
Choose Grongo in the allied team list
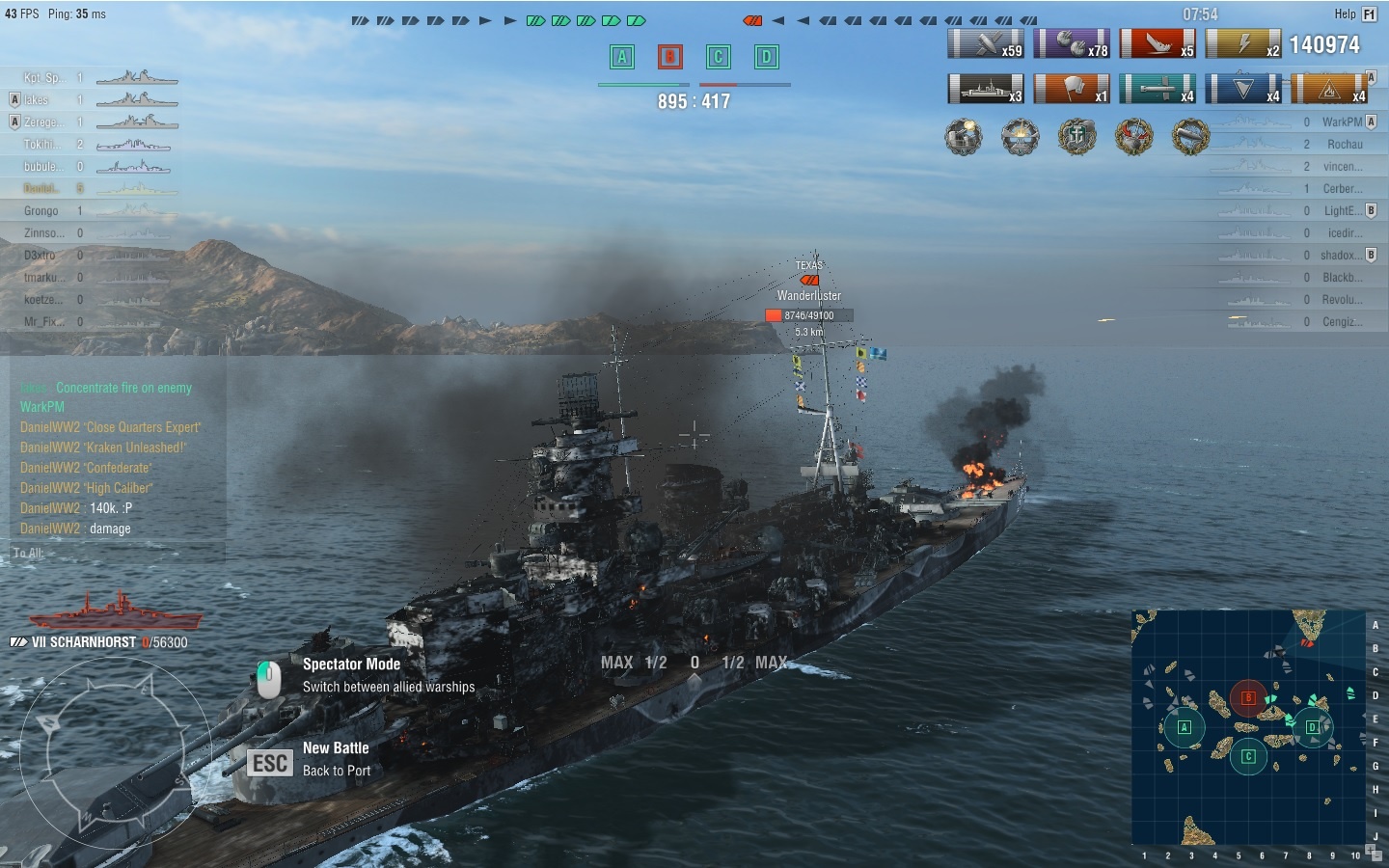click(x=41, y=210)
